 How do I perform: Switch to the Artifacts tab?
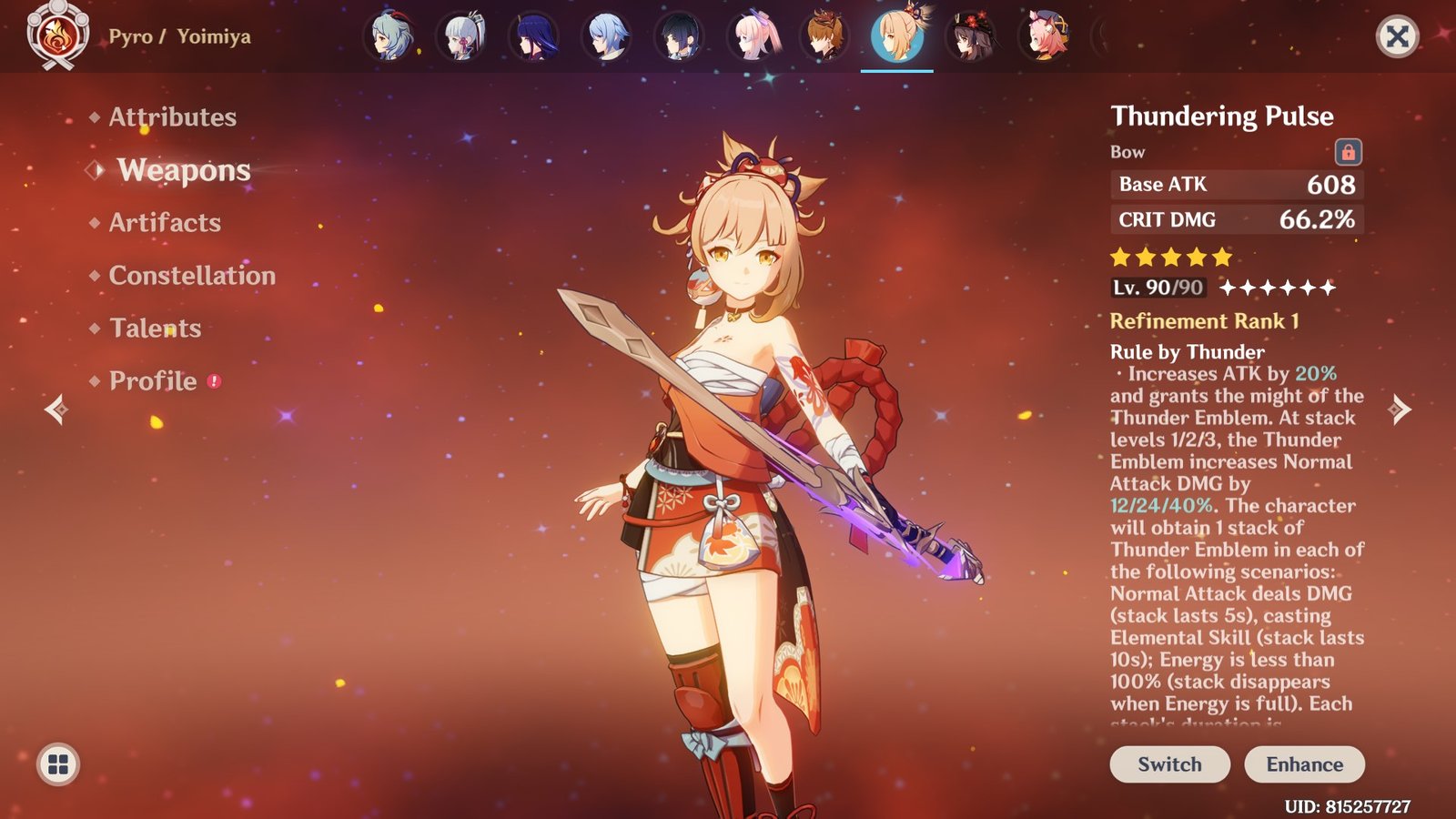[x=164, y=223]
